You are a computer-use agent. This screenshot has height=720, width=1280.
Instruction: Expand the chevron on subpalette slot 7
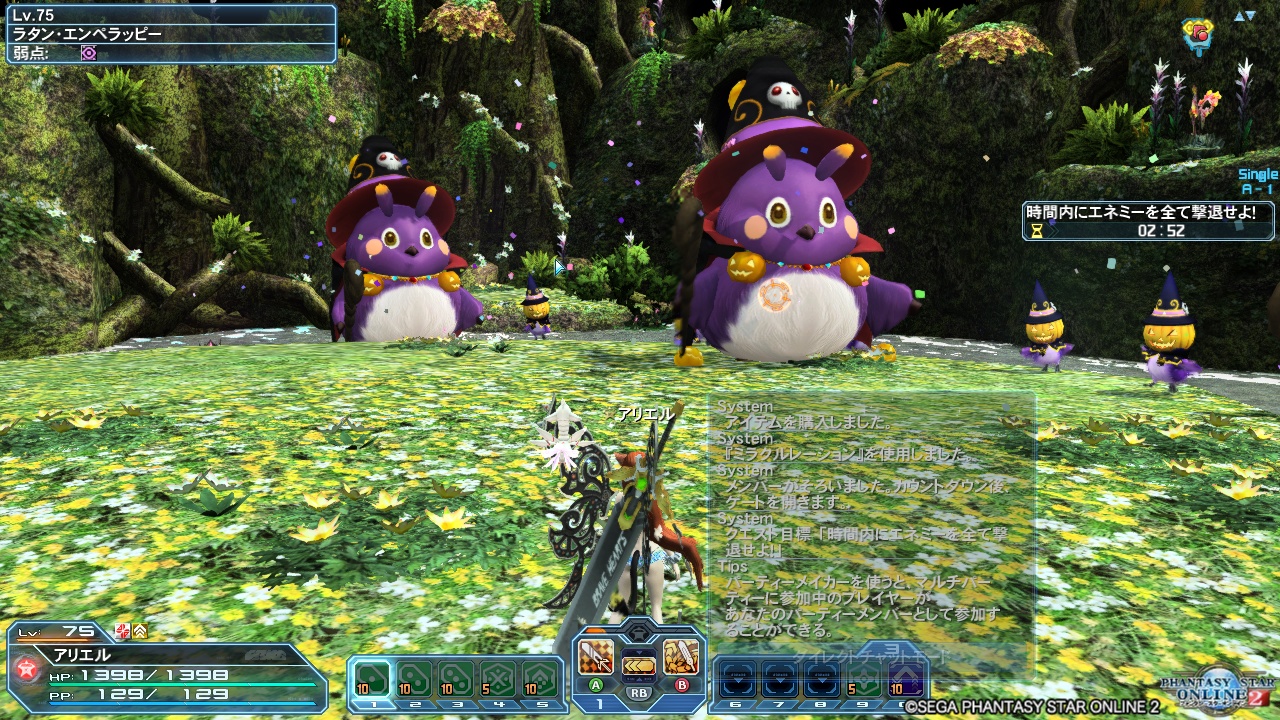tap(782, 679)
